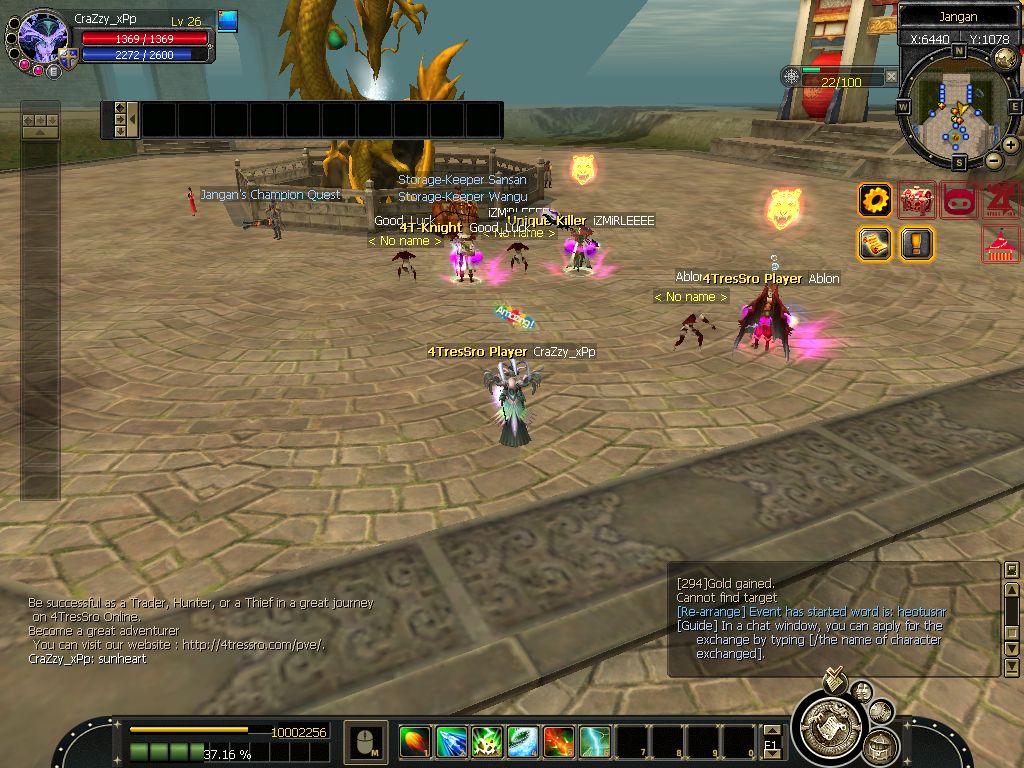
Task: Zoom in the minimap with the plus button
Action: pos(1011,145)
